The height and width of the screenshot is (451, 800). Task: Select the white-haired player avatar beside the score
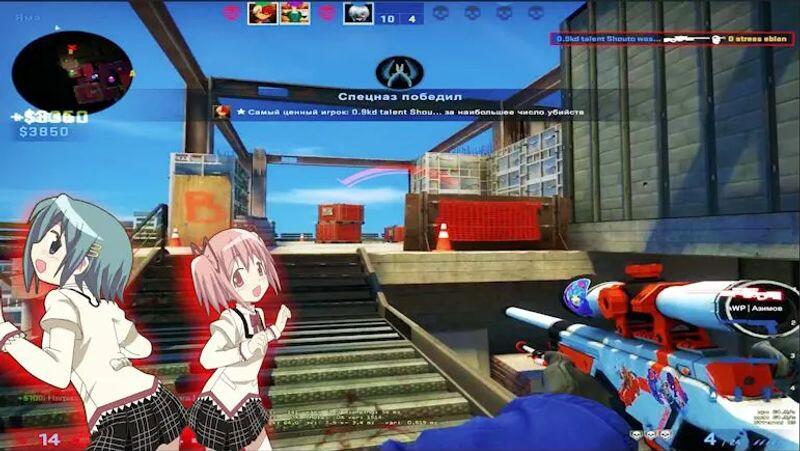pyautogui.click(x=358, y=13)
